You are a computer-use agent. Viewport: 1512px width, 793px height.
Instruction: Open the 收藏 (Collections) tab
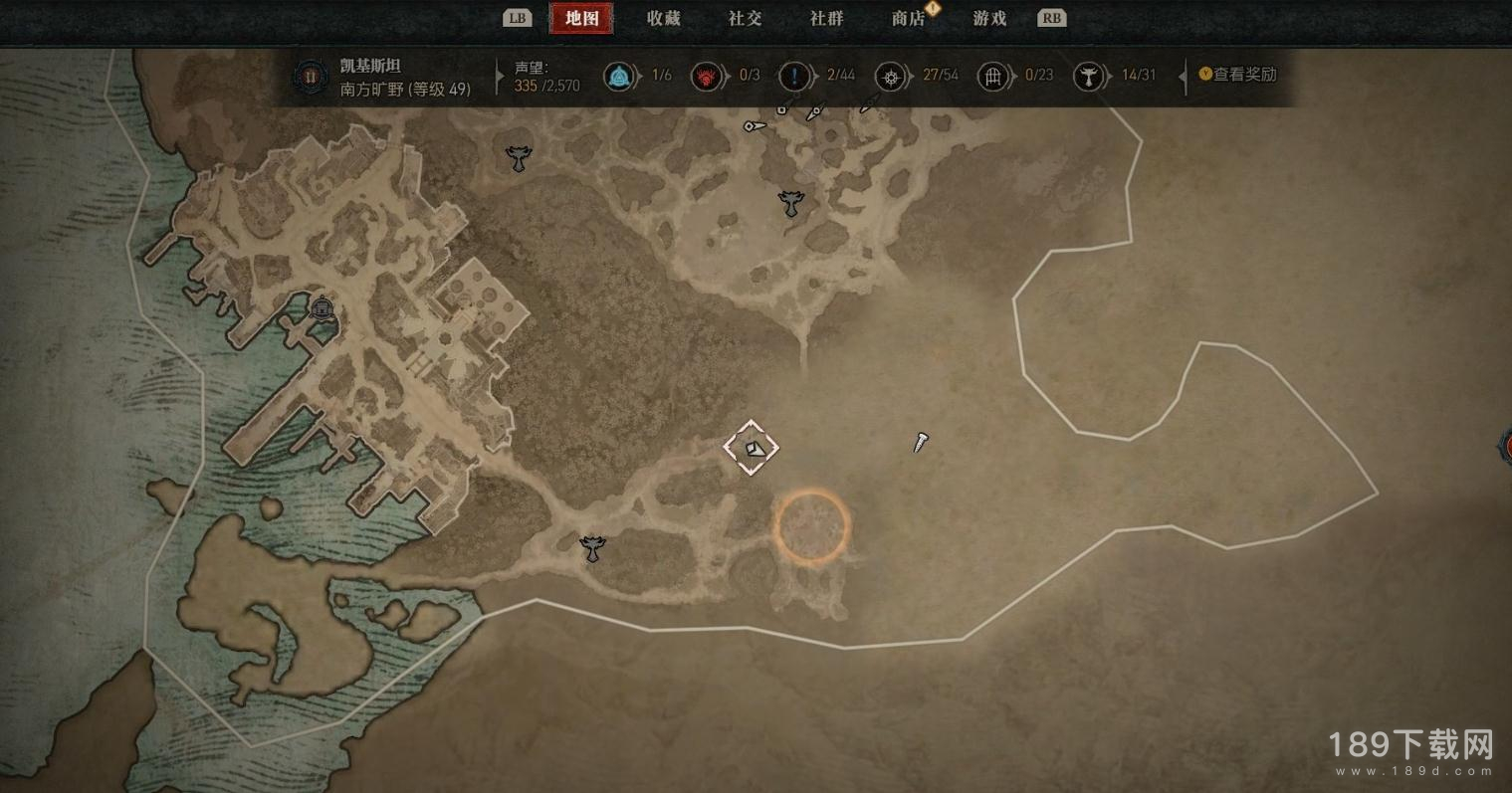[663, 18]
